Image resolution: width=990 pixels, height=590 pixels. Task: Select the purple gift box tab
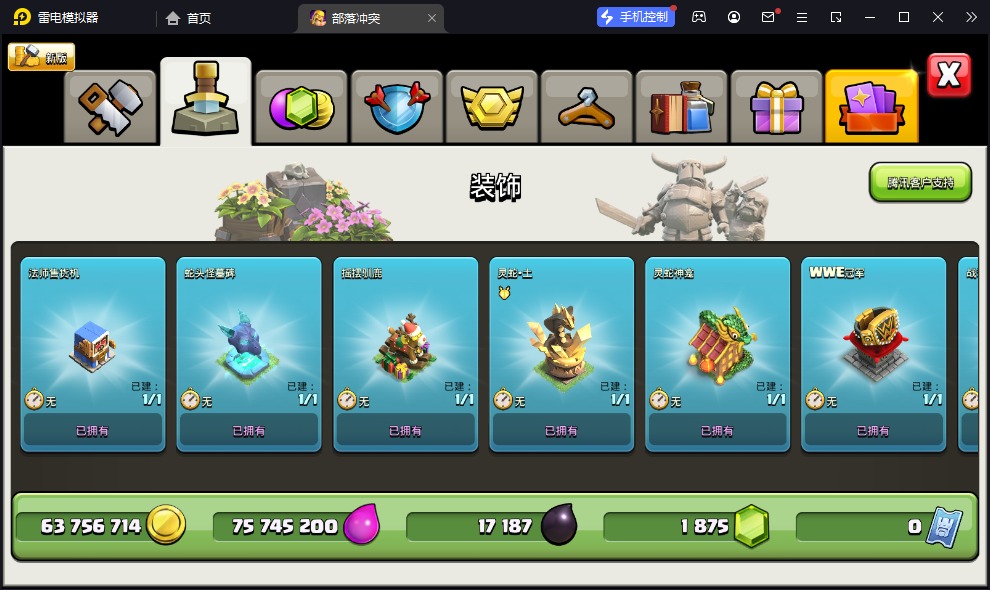click(776, 106)
